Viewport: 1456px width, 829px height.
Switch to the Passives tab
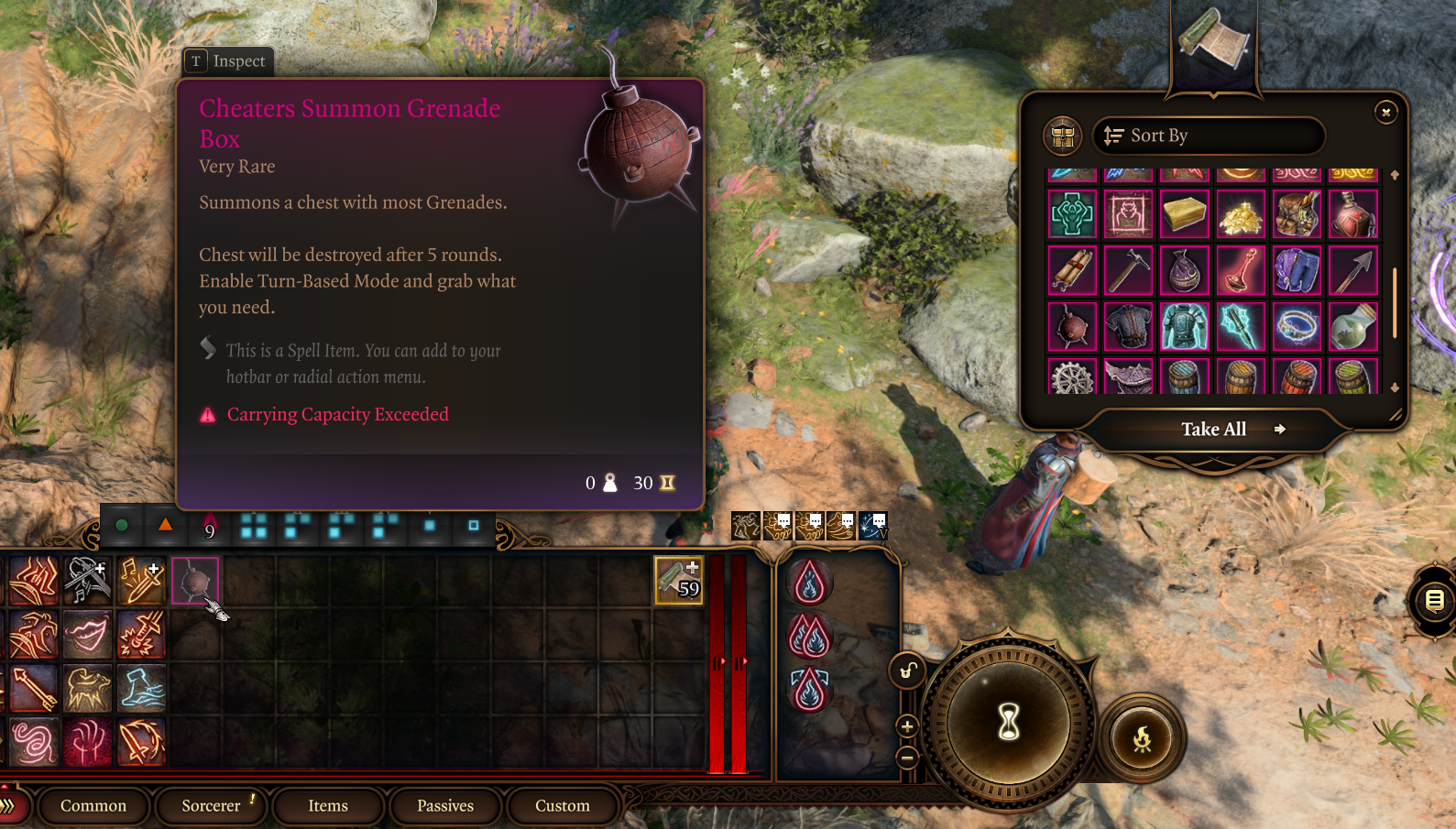click(445, 806)
